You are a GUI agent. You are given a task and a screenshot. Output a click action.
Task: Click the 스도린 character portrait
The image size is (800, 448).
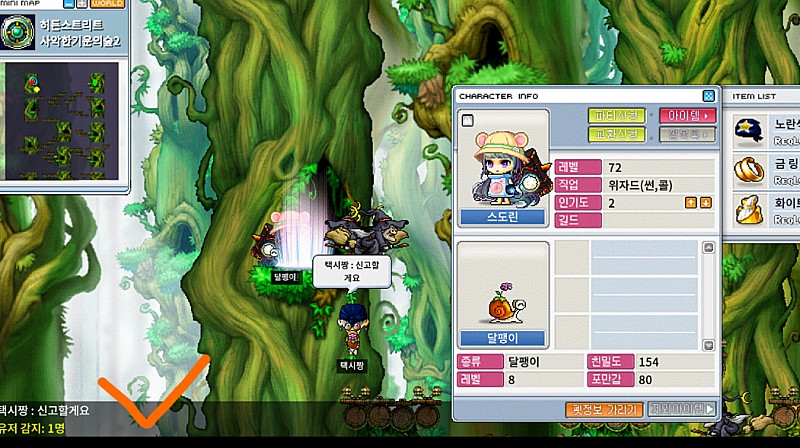point(502,160)
